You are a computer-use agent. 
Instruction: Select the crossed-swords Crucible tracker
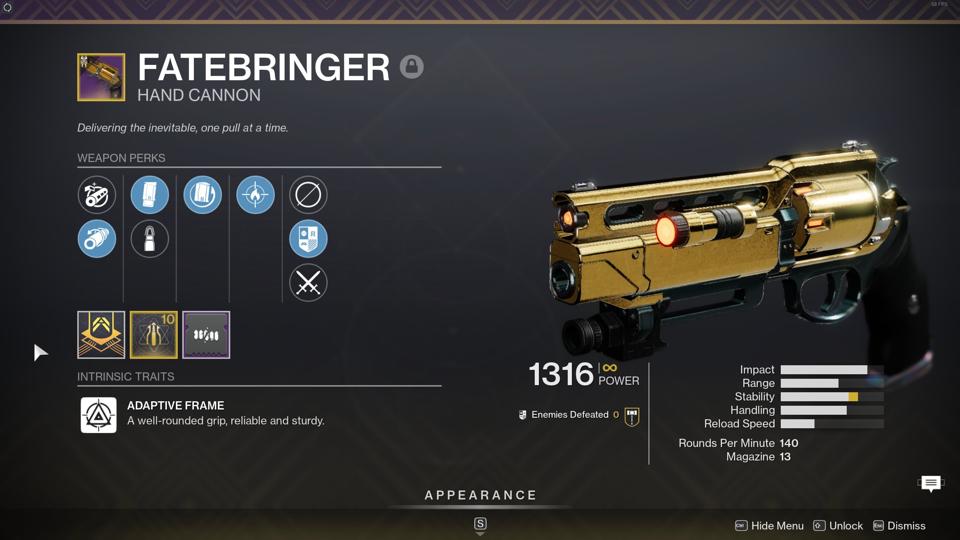tap(308, 283)
